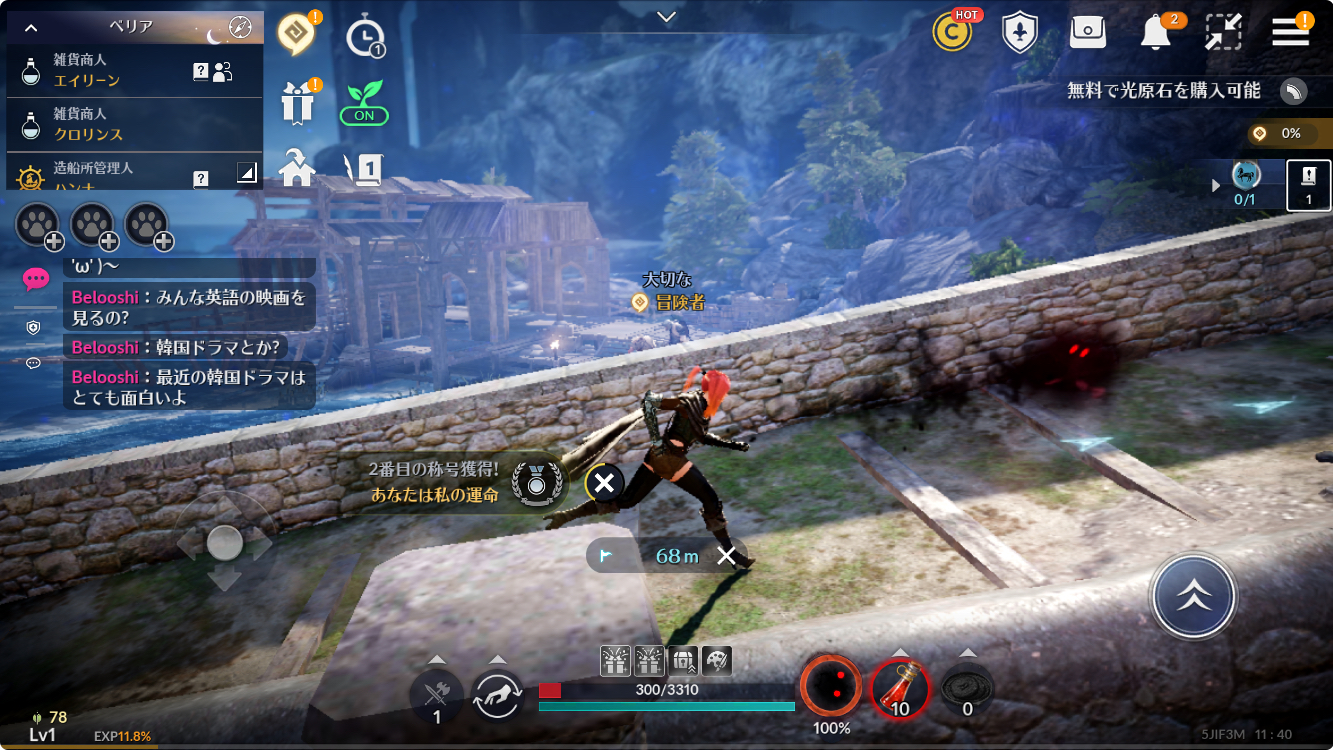Open the gold coin shop marked HOT

tap(952, 32)
